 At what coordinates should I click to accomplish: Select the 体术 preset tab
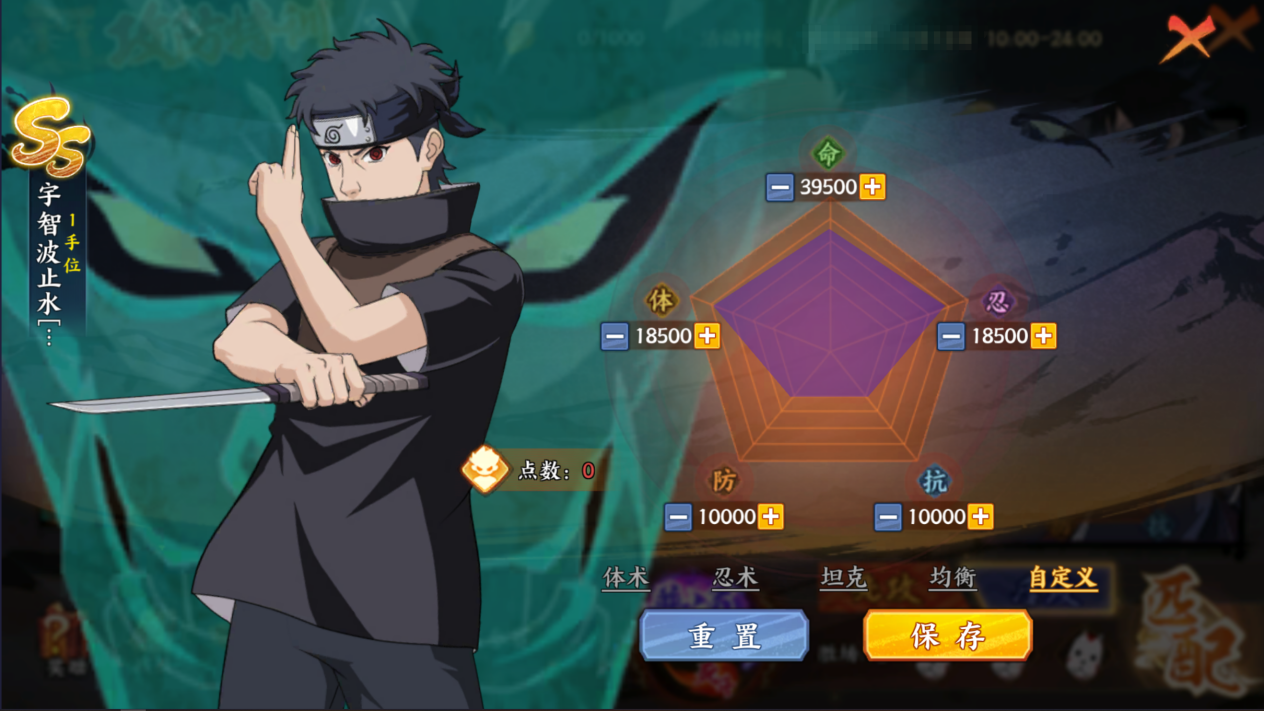(626, 578)
